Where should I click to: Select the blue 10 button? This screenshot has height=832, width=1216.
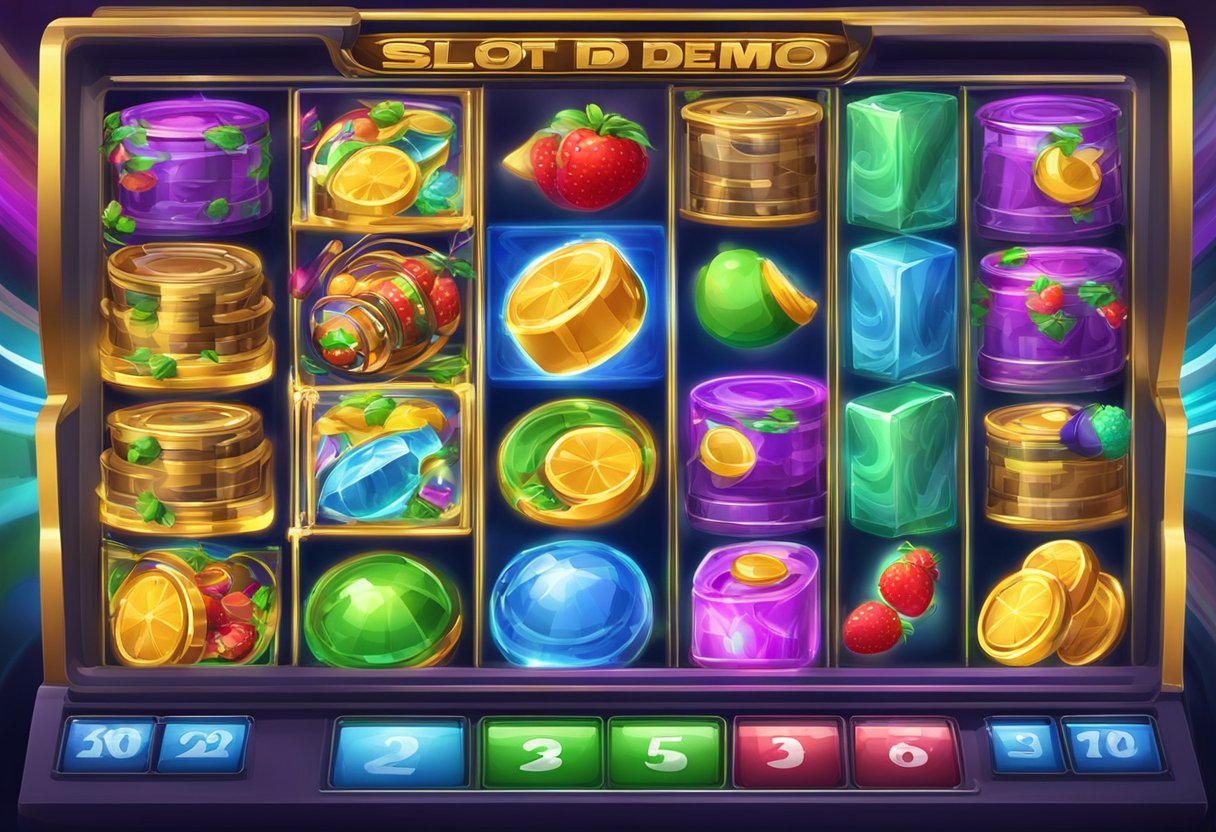1113,745
